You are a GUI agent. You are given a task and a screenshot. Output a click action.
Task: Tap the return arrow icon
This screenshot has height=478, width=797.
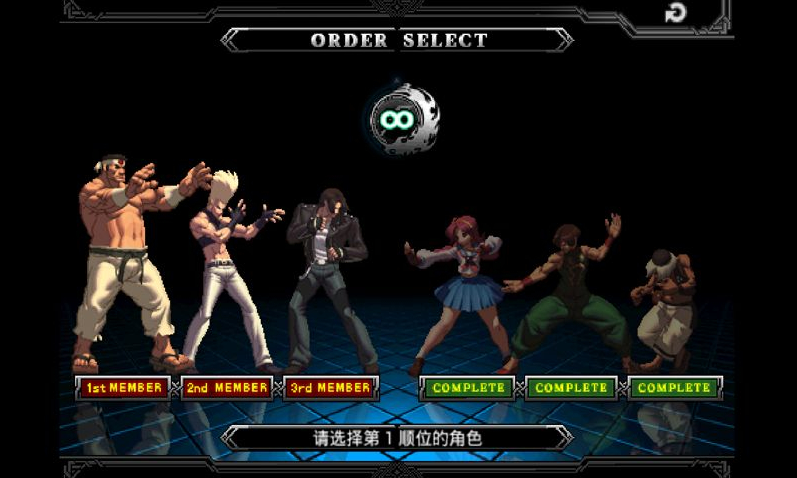(x=676, y=14)
